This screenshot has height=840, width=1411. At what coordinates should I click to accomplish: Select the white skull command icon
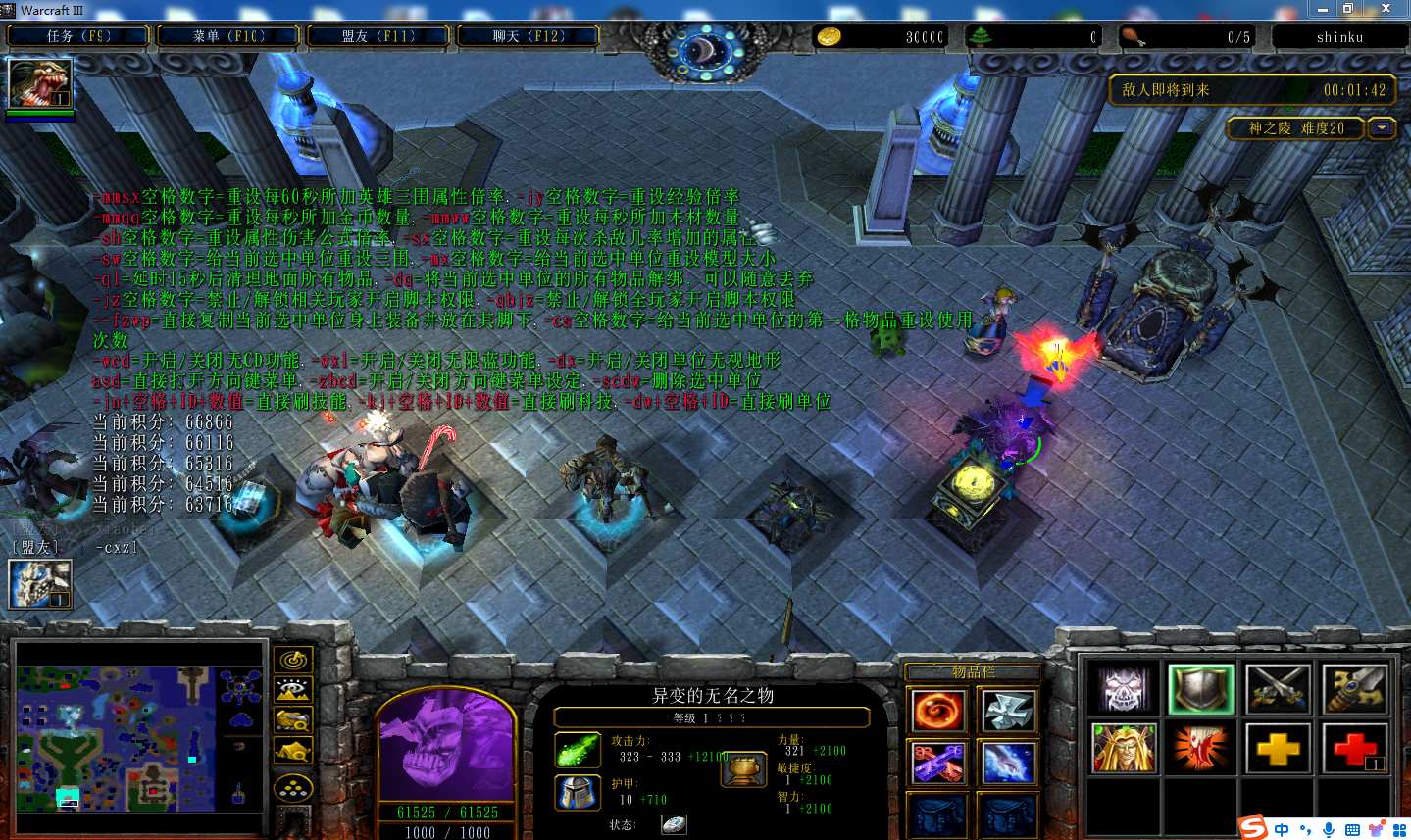[1123, 689]
